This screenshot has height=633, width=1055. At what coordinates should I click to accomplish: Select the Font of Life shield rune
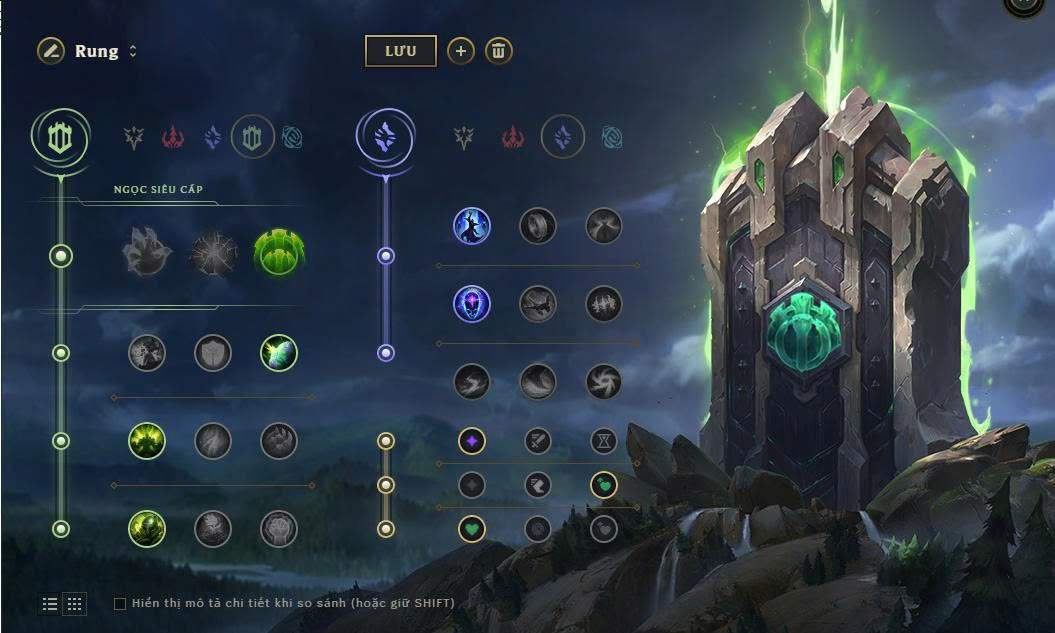213,352
